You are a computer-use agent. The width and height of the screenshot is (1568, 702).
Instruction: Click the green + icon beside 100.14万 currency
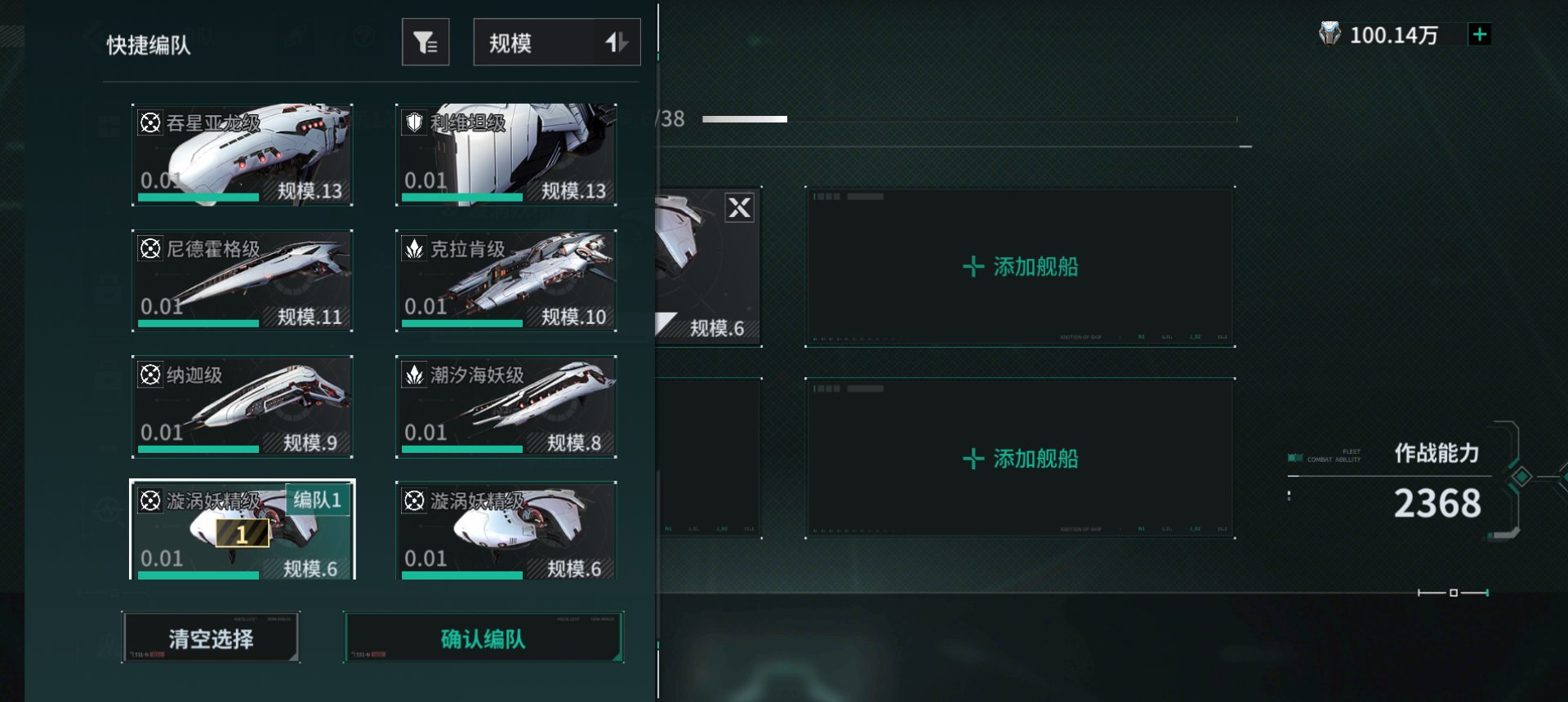(x=1480, y=34)
